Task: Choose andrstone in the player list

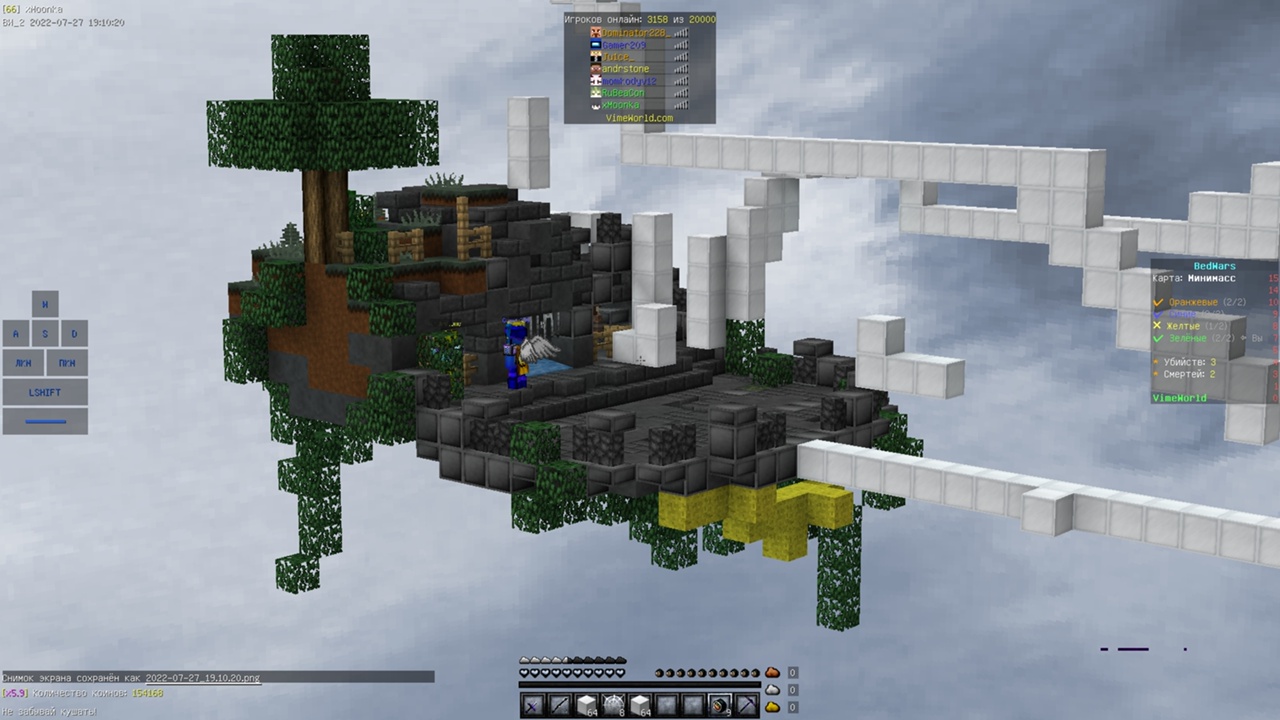Action: (625, 69)
